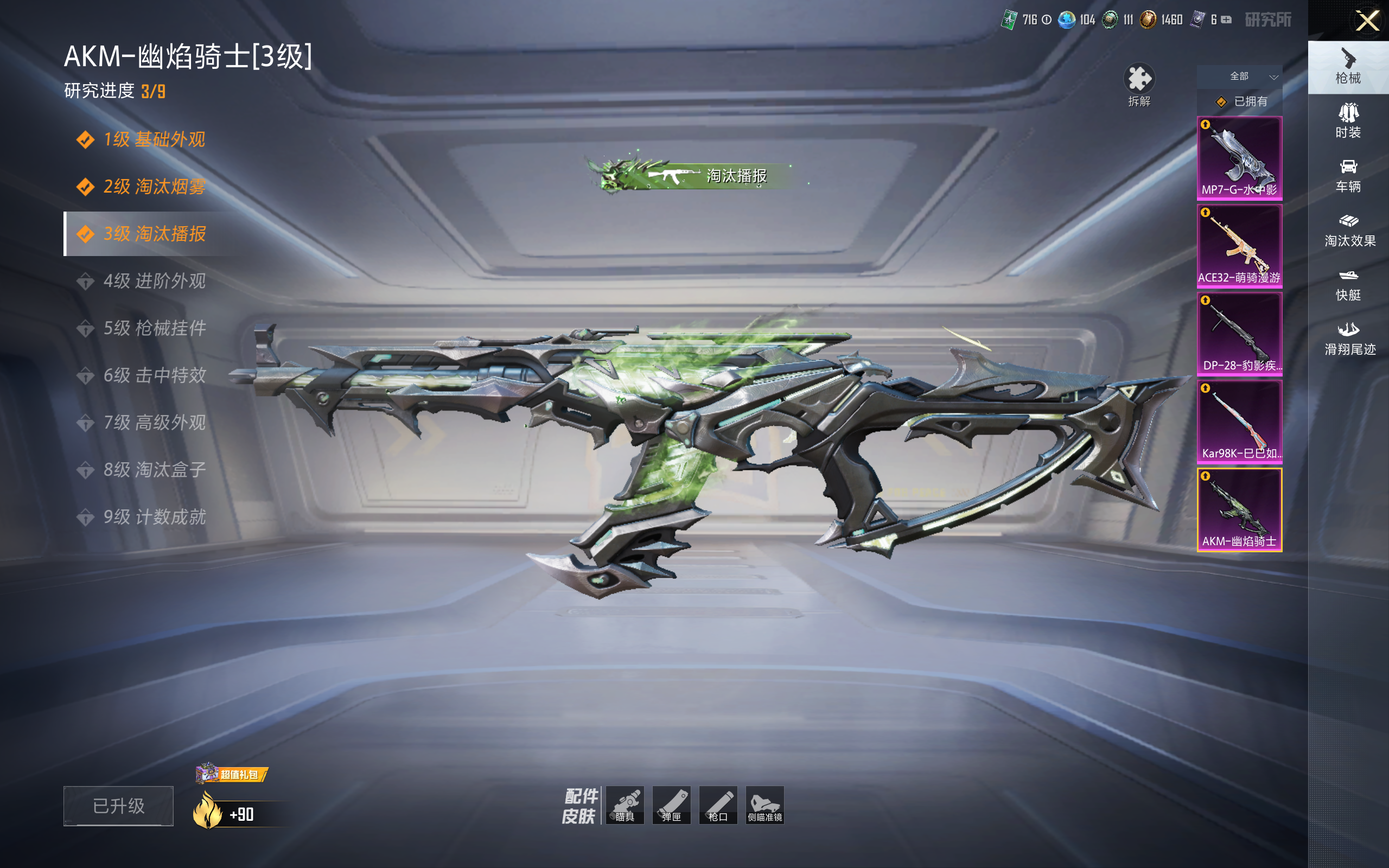The width and height of the screenshot is (1389, 868).
Task: Select the 快艇 speedboat tab
Action: pos(1348,284)
